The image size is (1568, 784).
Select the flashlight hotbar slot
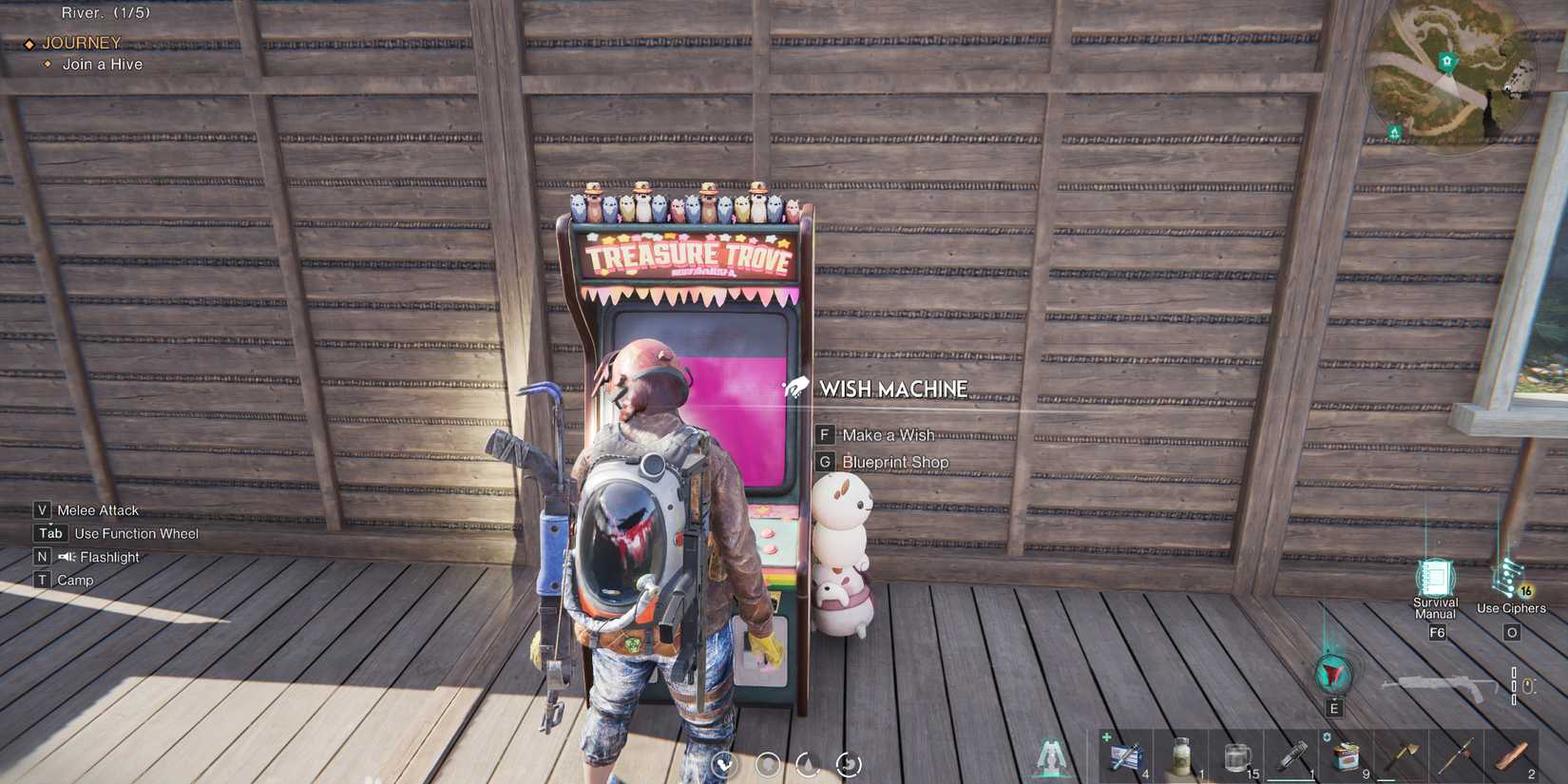(x=1292, y=752)
